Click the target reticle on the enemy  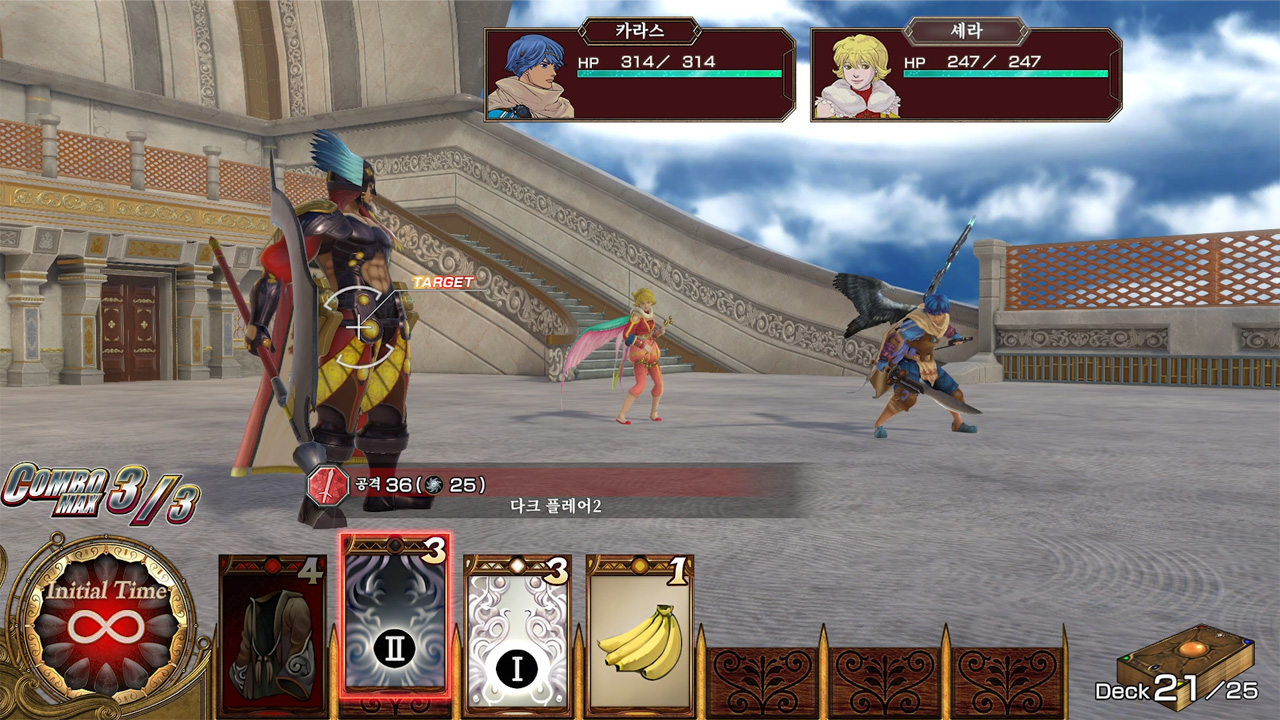coord(360,326)
